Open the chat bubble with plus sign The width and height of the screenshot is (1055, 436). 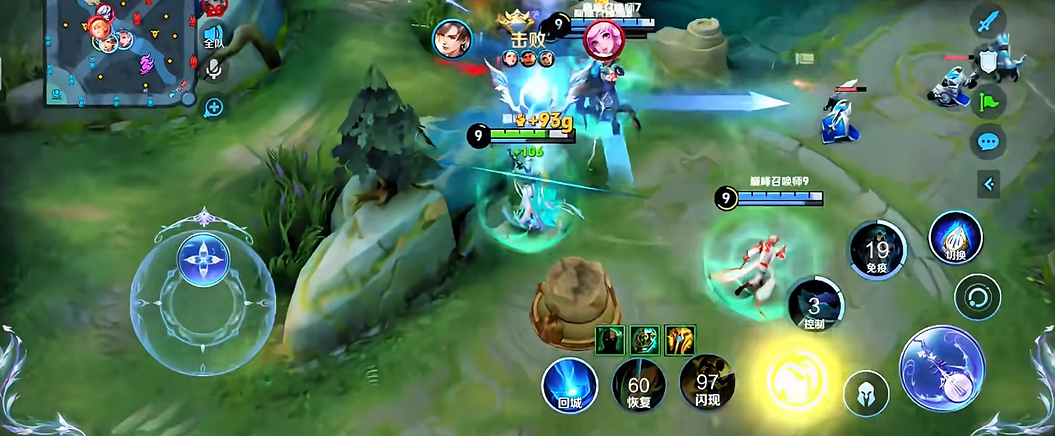coord(213,105)
